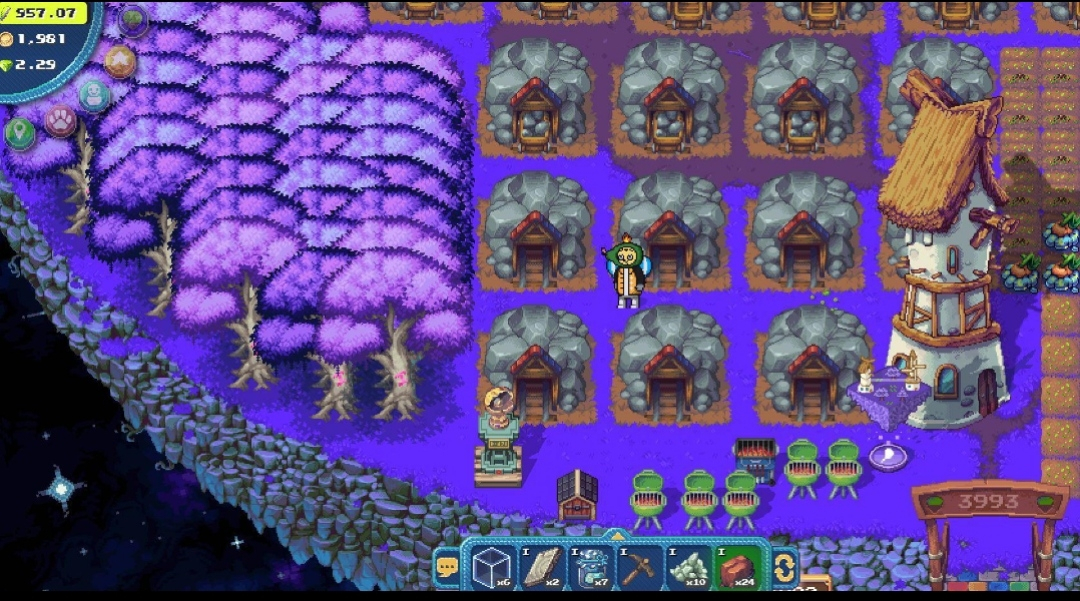This screenshot has width=1080, height=601.
Task: Open the teal character profile icon
Action: (94, 96)
